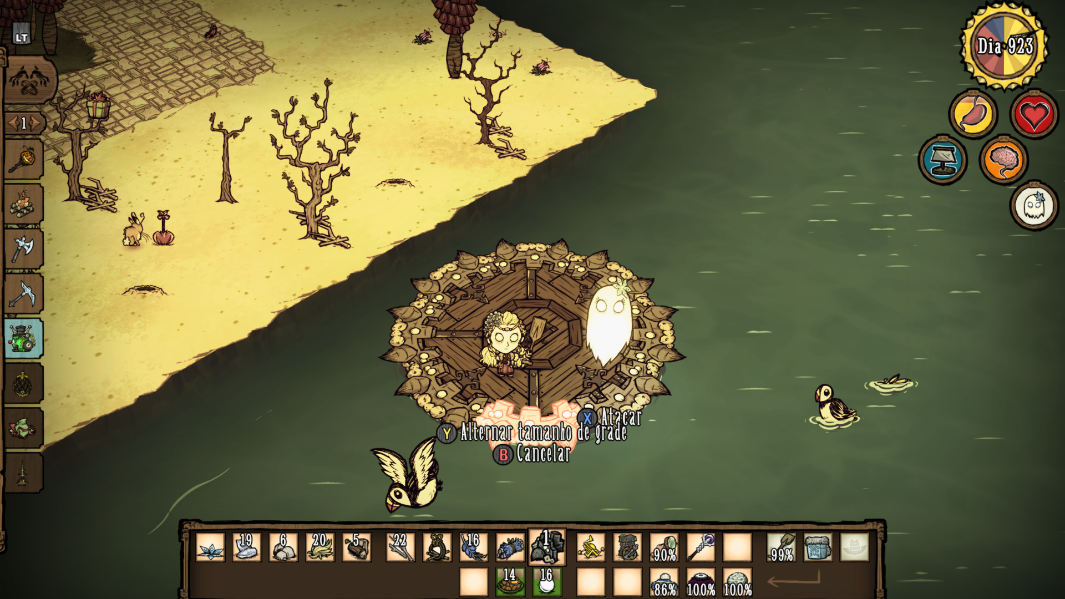Screen dimensions: 1065x599
Task: Select the backpack item at 86% durability
Action: point(664,581)
